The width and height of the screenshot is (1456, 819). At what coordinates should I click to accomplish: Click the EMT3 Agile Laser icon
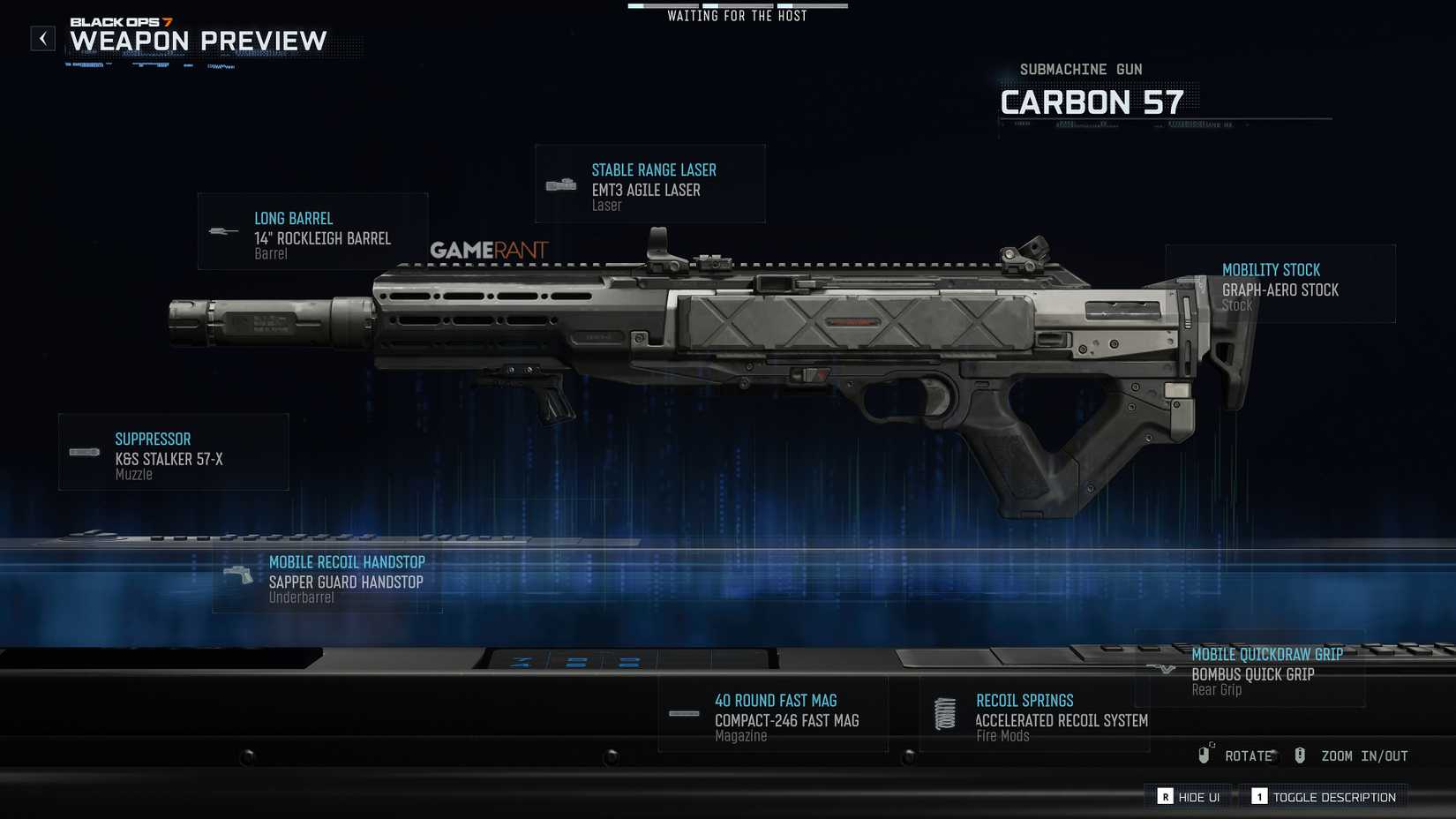click(x=559, y=183)
